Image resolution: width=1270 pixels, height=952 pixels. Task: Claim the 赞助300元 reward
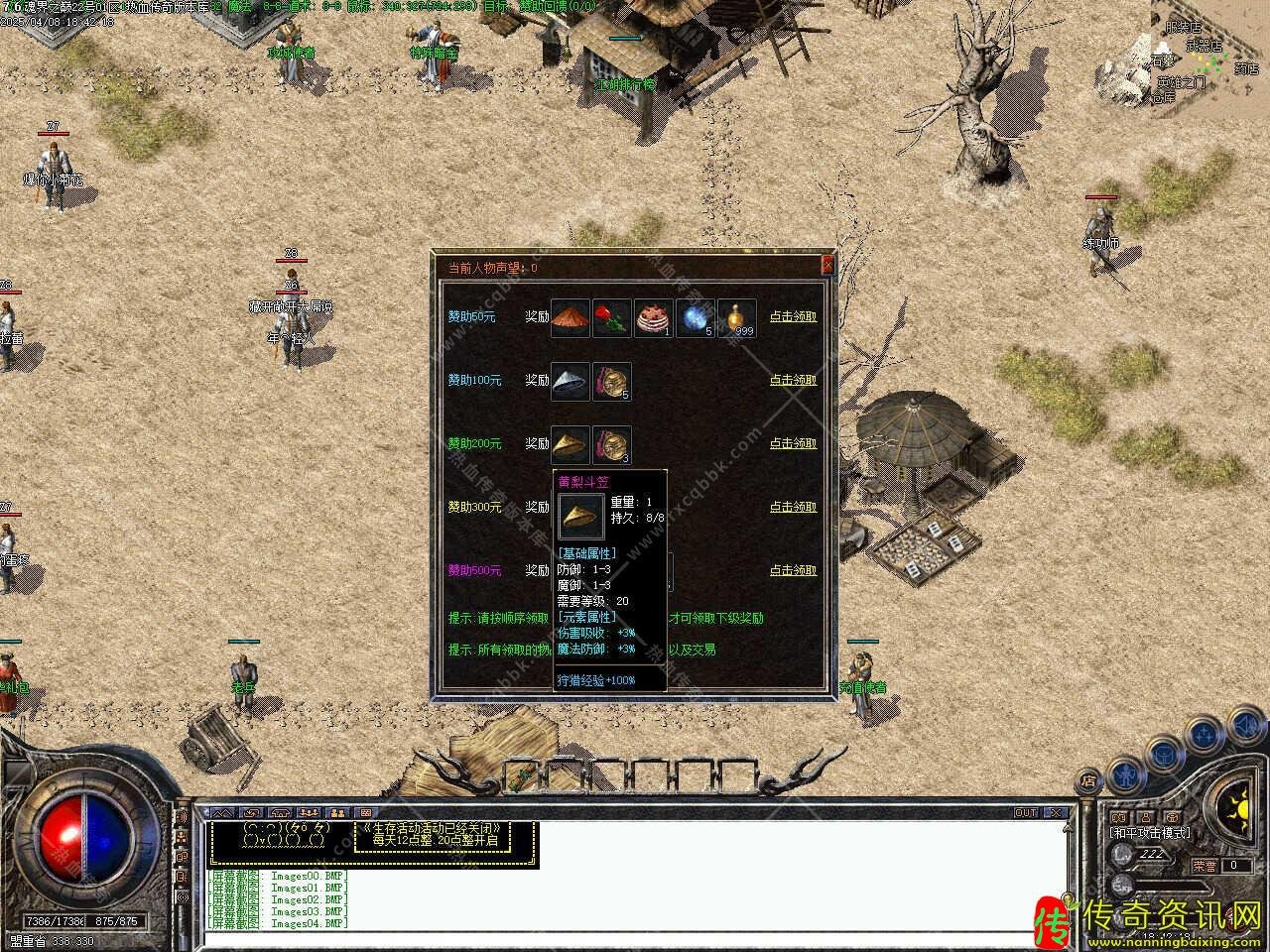coord(793,507)
